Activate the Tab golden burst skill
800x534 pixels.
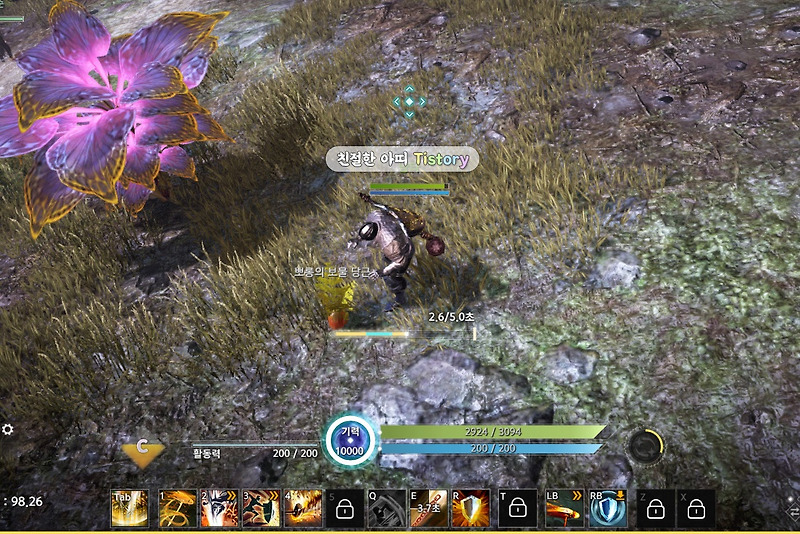point(129,509)
